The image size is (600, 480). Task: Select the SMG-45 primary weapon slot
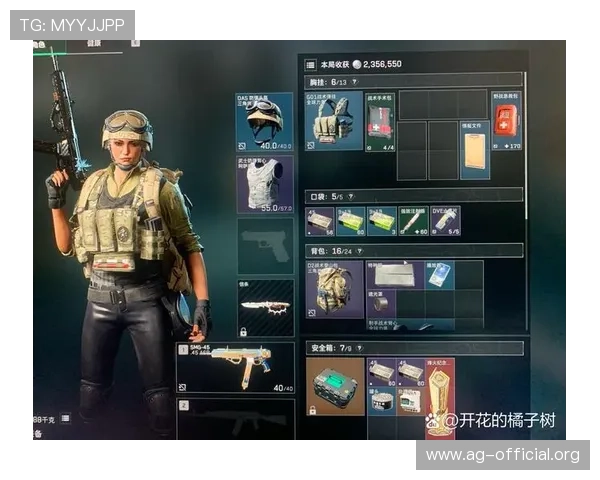point(234,369)
